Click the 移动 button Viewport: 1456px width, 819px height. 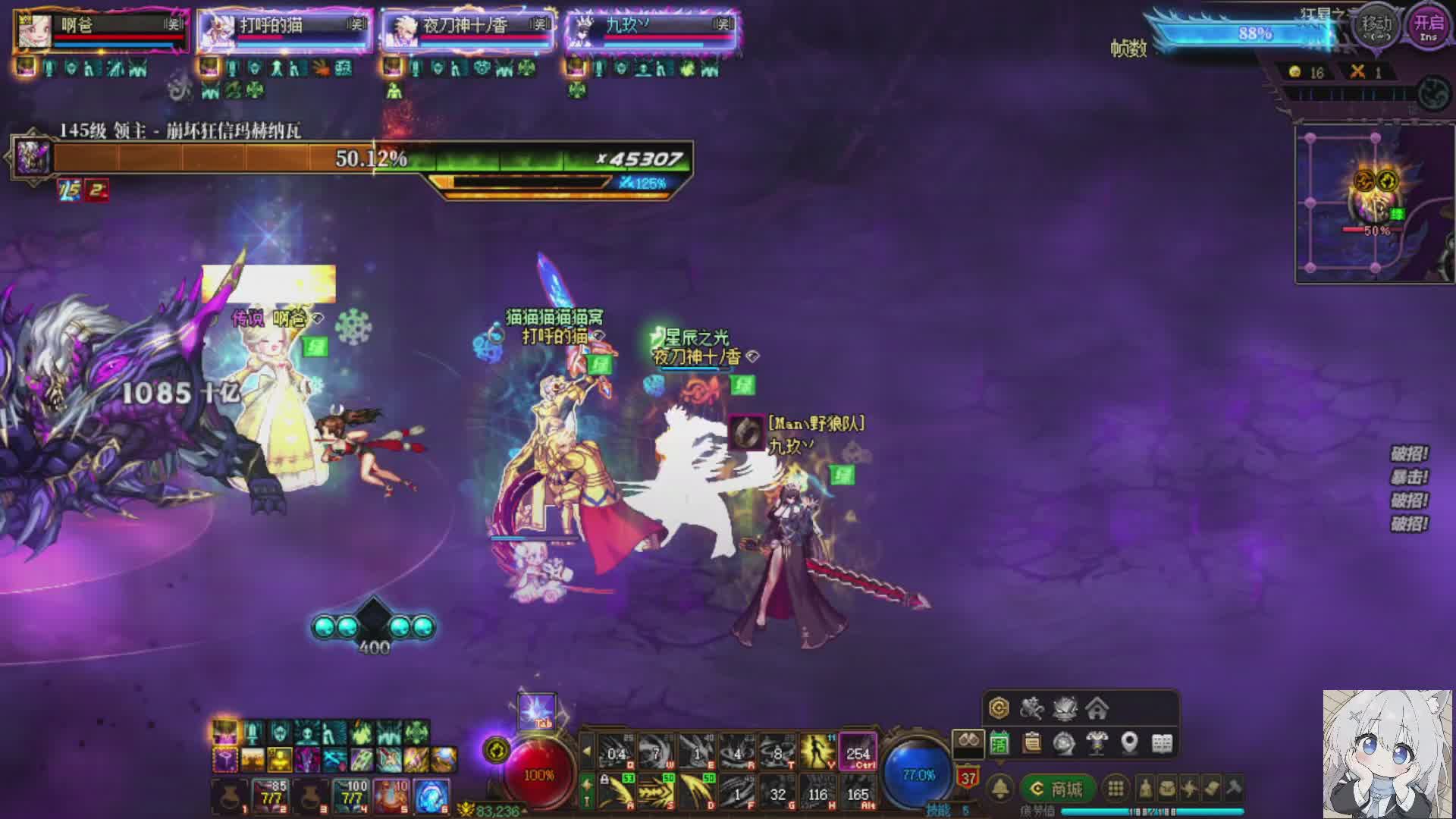1376,26
